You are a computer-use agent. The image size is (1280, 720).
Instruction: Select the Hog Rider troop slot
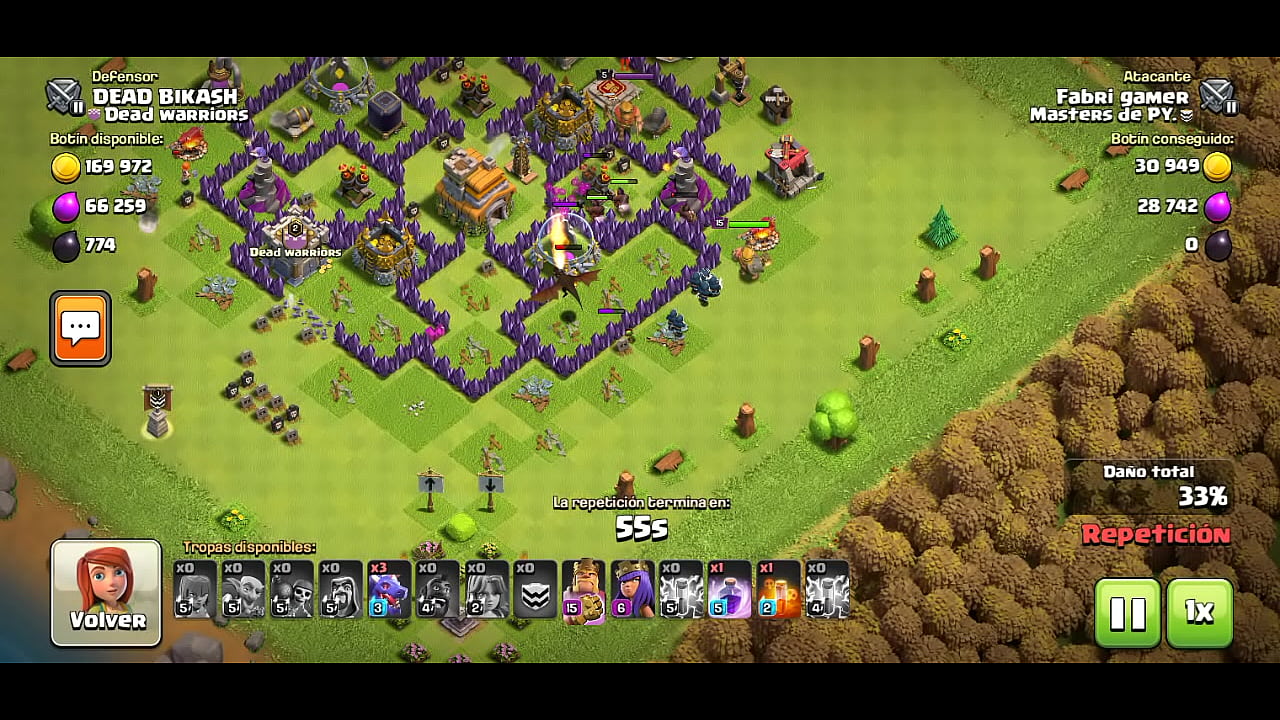pos(438,589)
